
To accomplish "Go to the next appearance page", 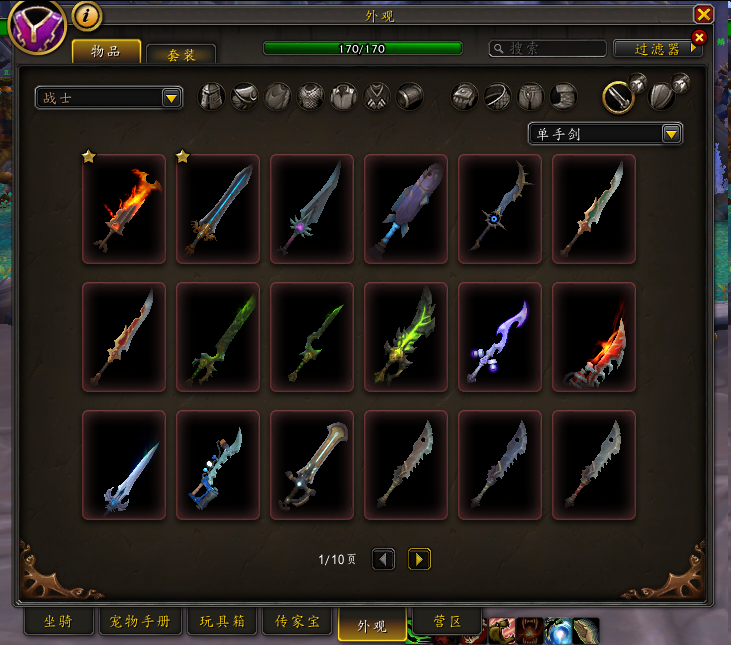I will point(419,559).
